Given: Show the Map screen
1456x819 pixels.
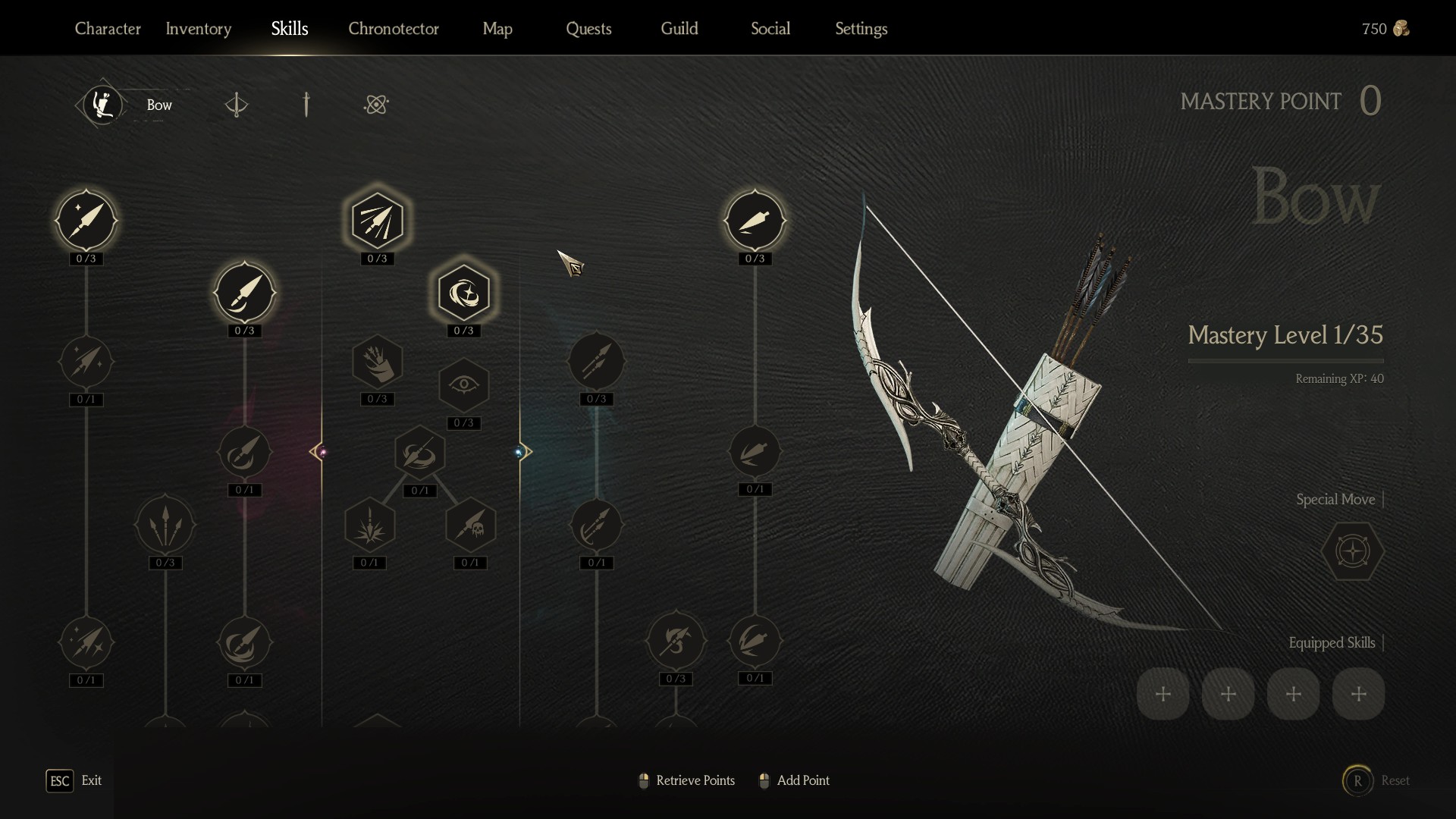Looking at the screenshot, I should pos(497,29).
